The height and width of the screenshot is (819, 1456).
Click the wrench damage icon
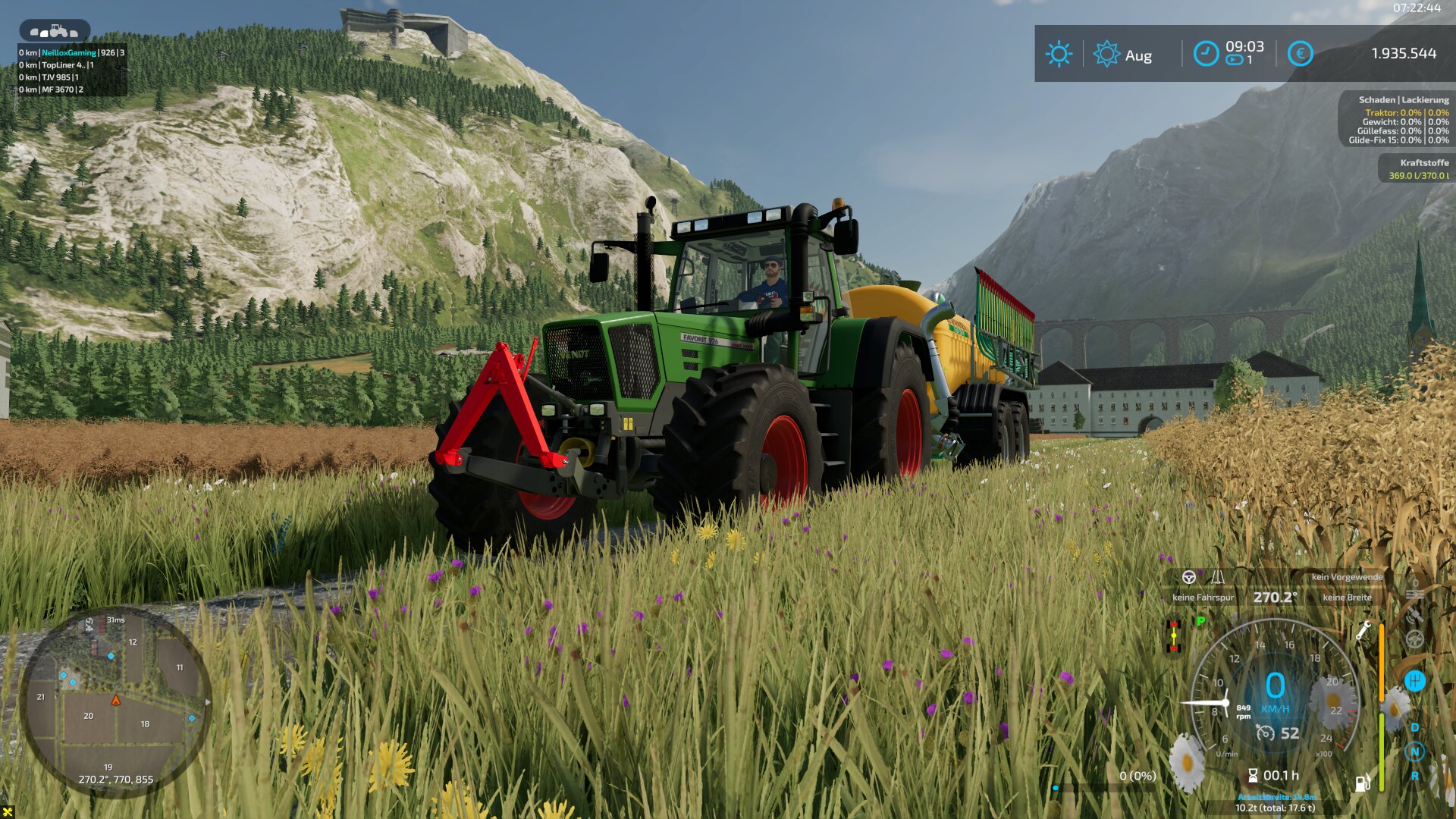1363,630
